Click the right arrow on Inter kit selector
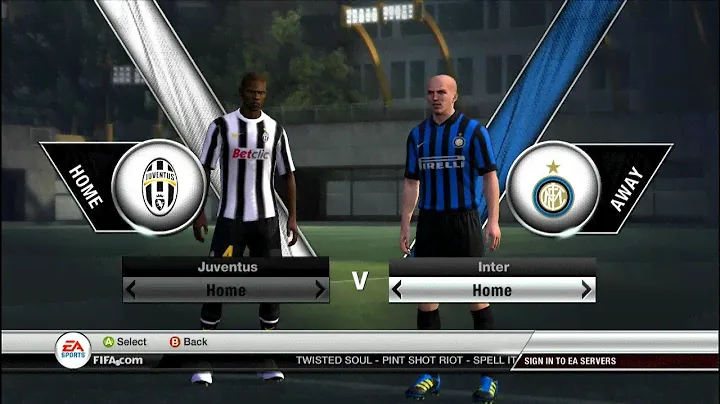The width and height of the screenshot is (720, 404). click(x=586, y=290)
